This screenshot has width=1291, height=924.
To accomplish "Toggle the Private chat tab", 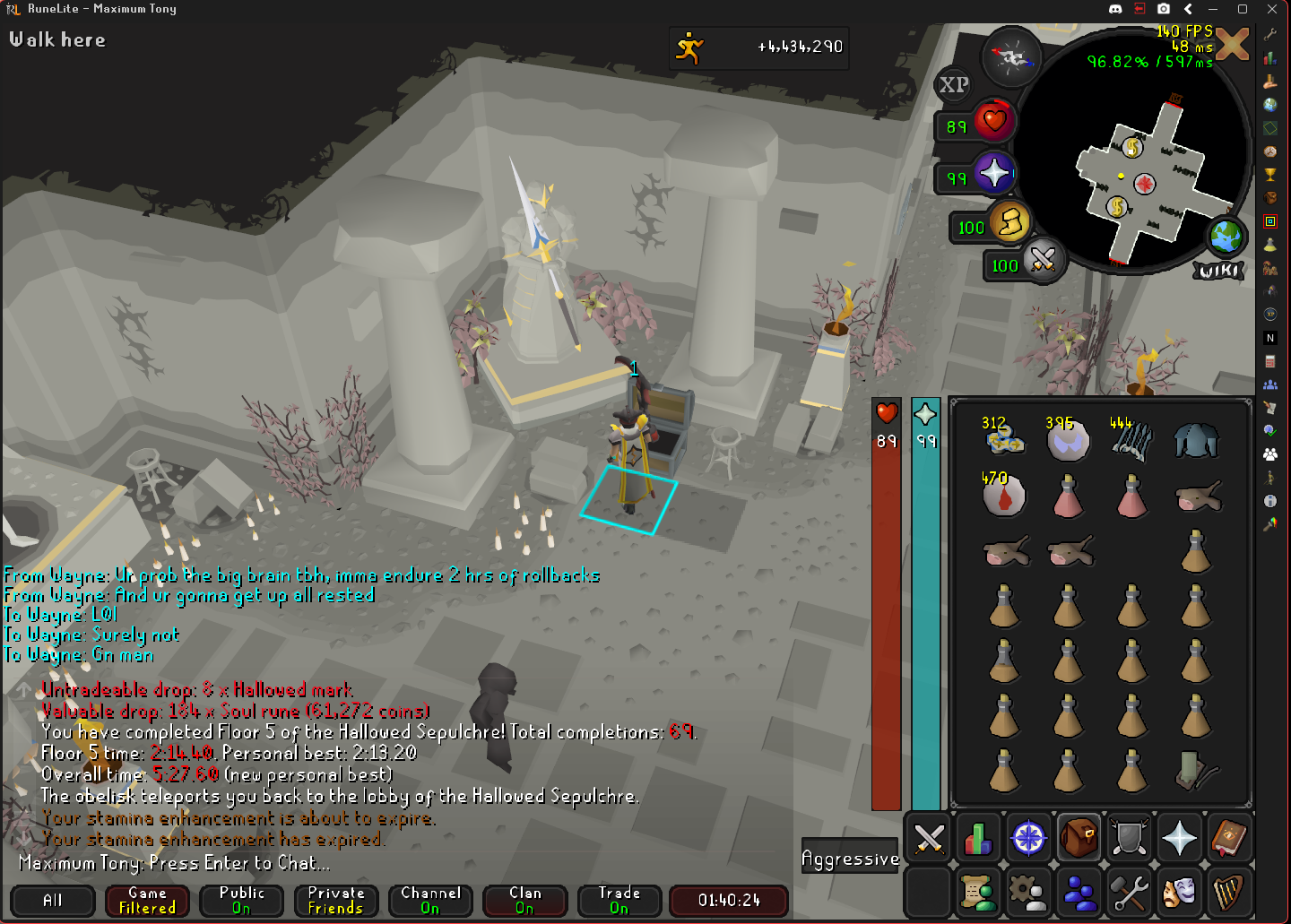I will click(336, 901).
